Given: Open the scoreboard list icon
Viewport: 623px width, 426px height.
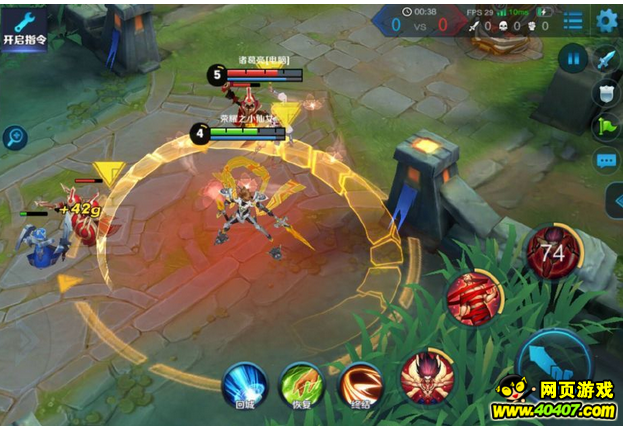Looking at the screenshot, I should point(573,21).
